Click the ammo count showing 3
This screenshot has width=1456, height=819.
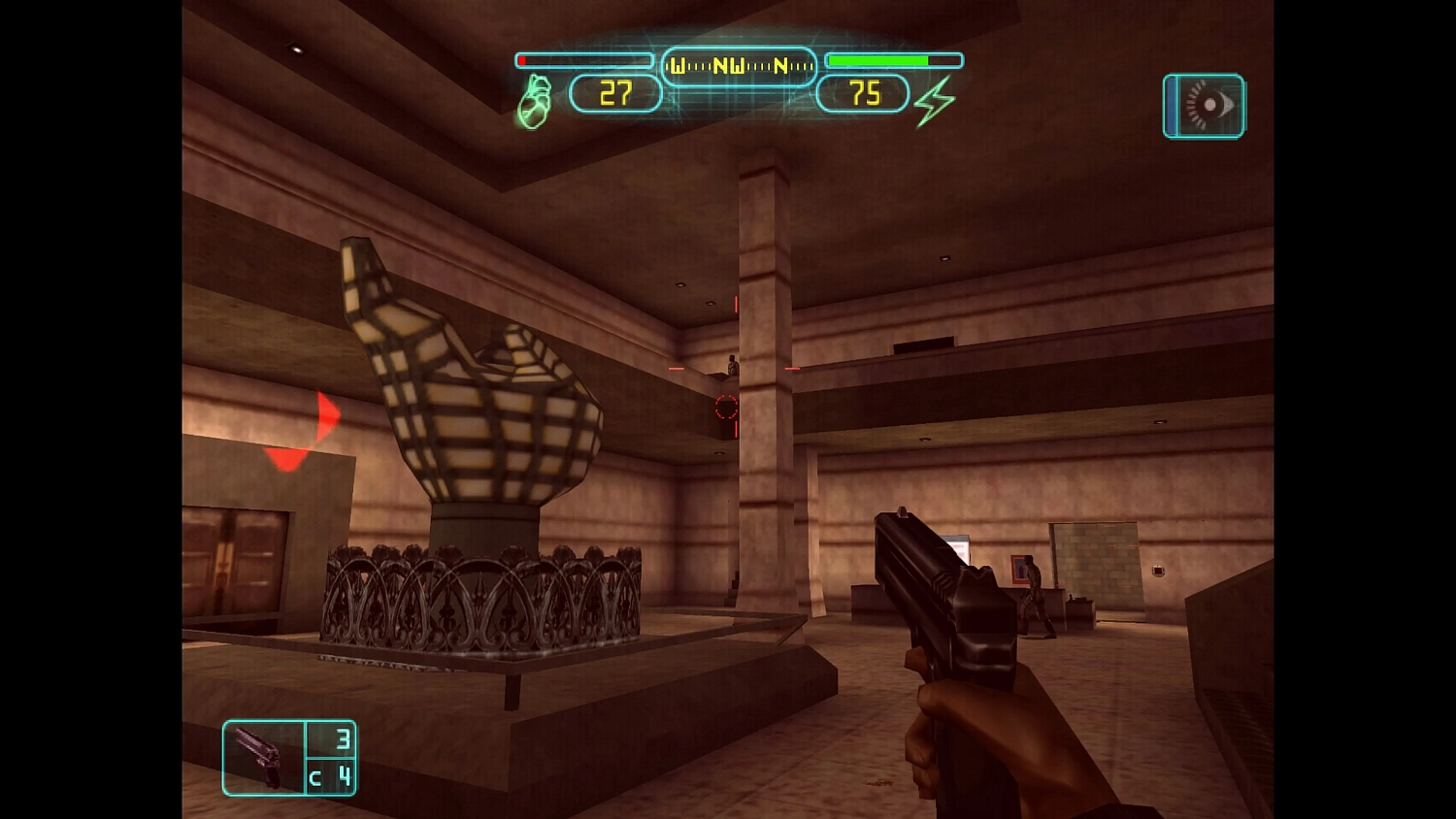[x=342, y=738]
